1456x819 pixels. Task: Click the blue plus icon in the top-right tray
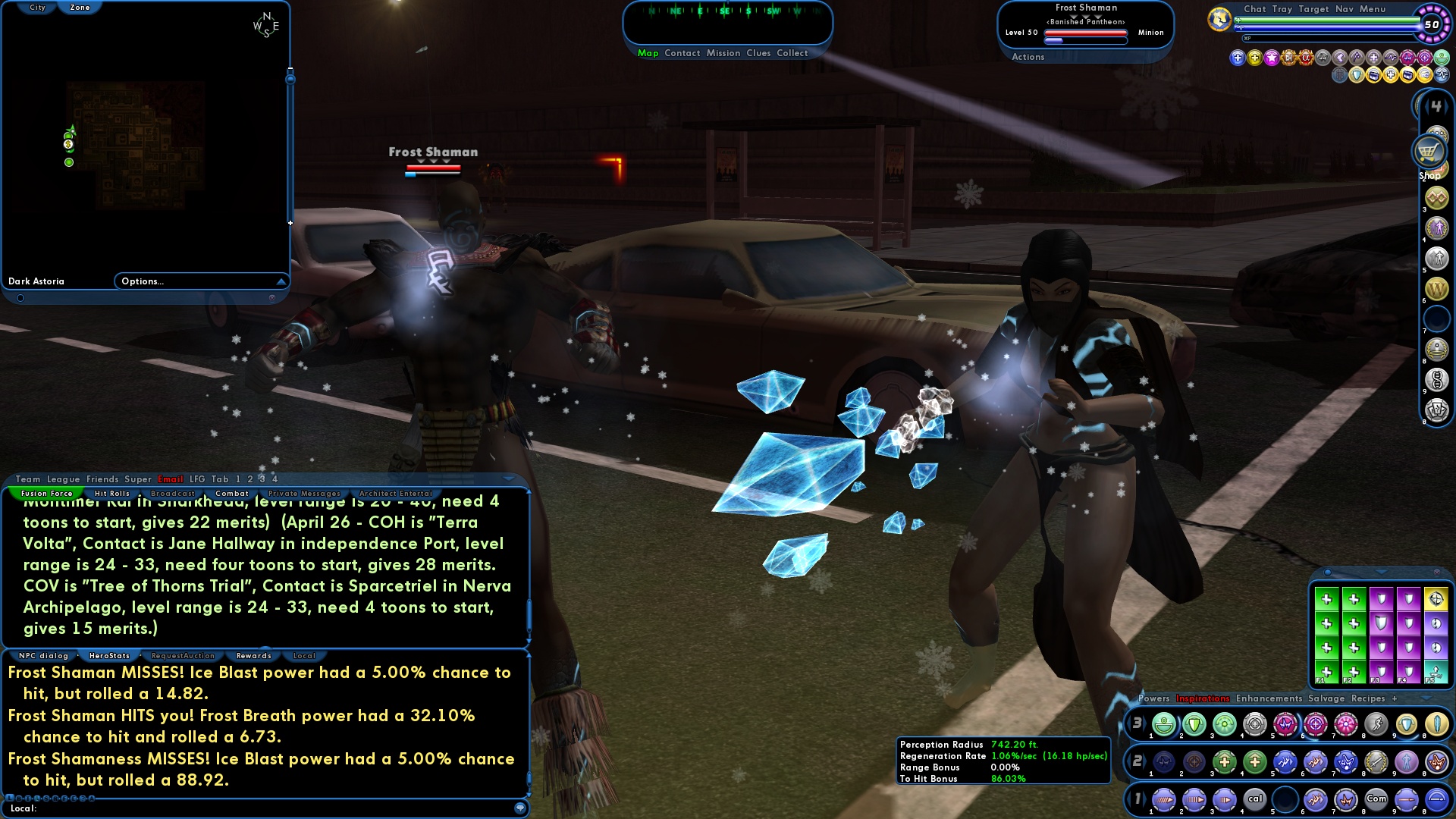pyautogui.click(x=1238, y=58)
